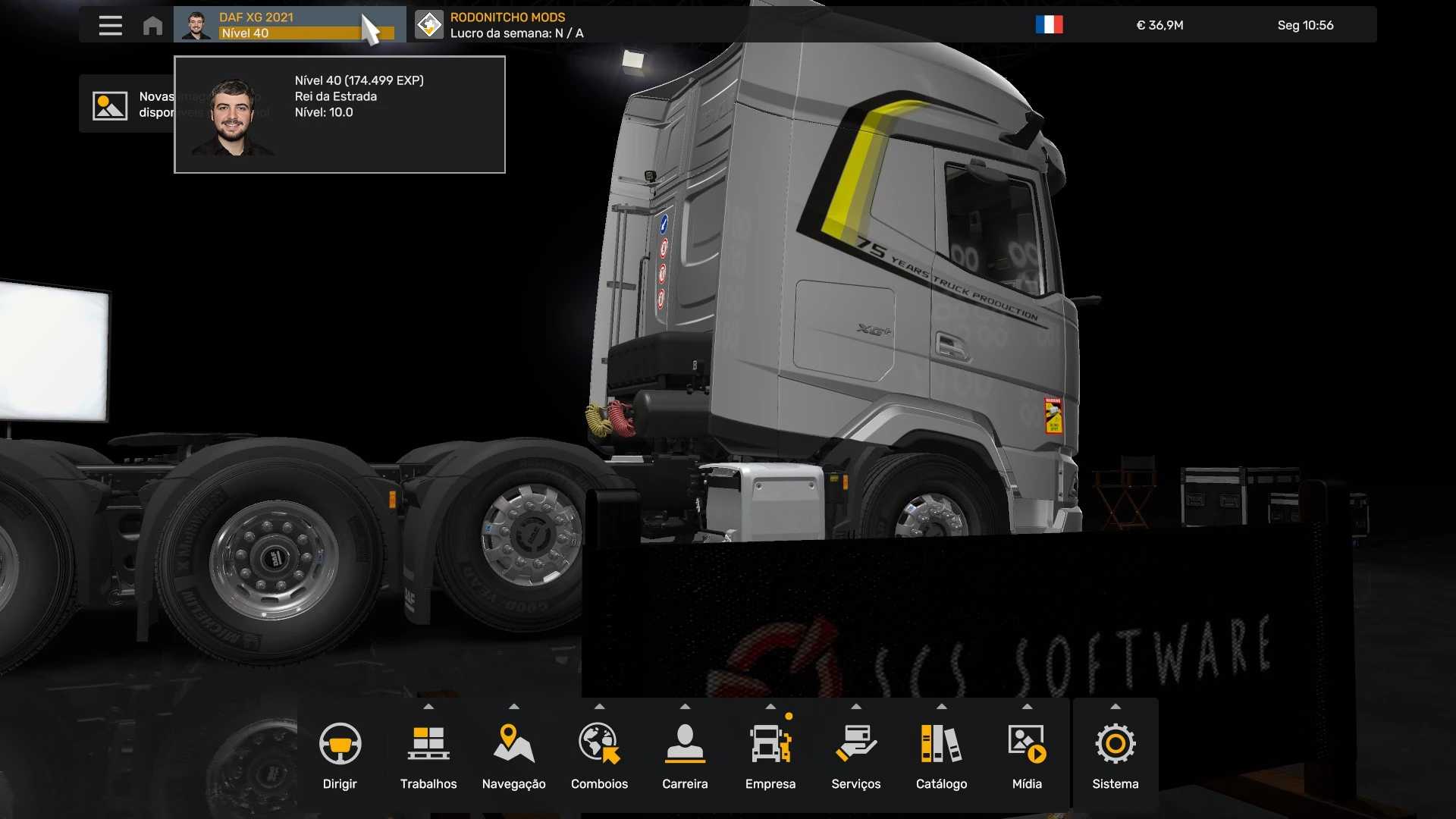This screenshot has width=1456, height=819.
Task: Open the Empresa company menu
Action: [x=770, y=755]
